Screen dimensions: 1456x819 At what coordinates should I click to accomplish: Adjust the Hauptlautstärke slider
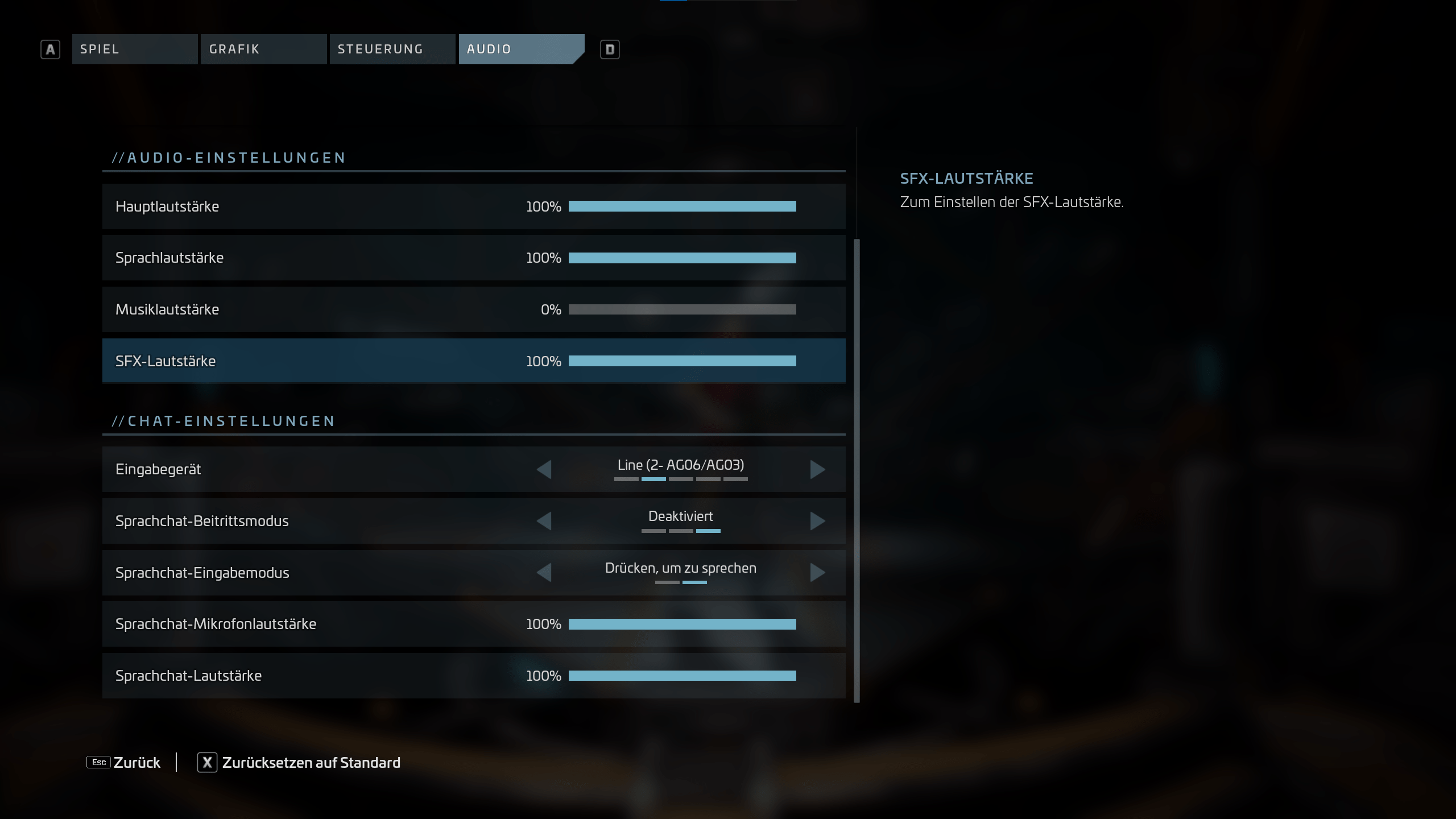[682, 206]
